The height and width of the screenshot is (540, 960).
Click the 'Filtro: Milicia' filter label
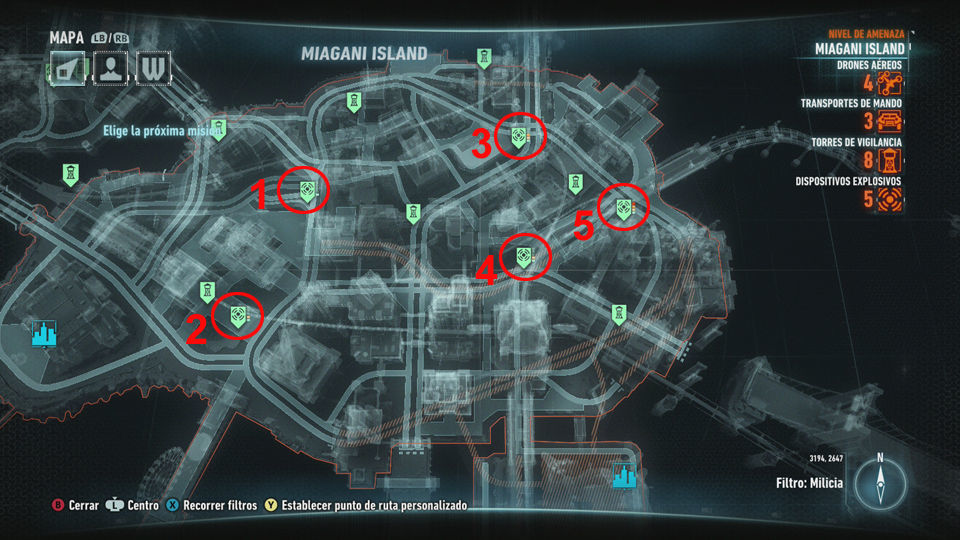pos(809,483)
